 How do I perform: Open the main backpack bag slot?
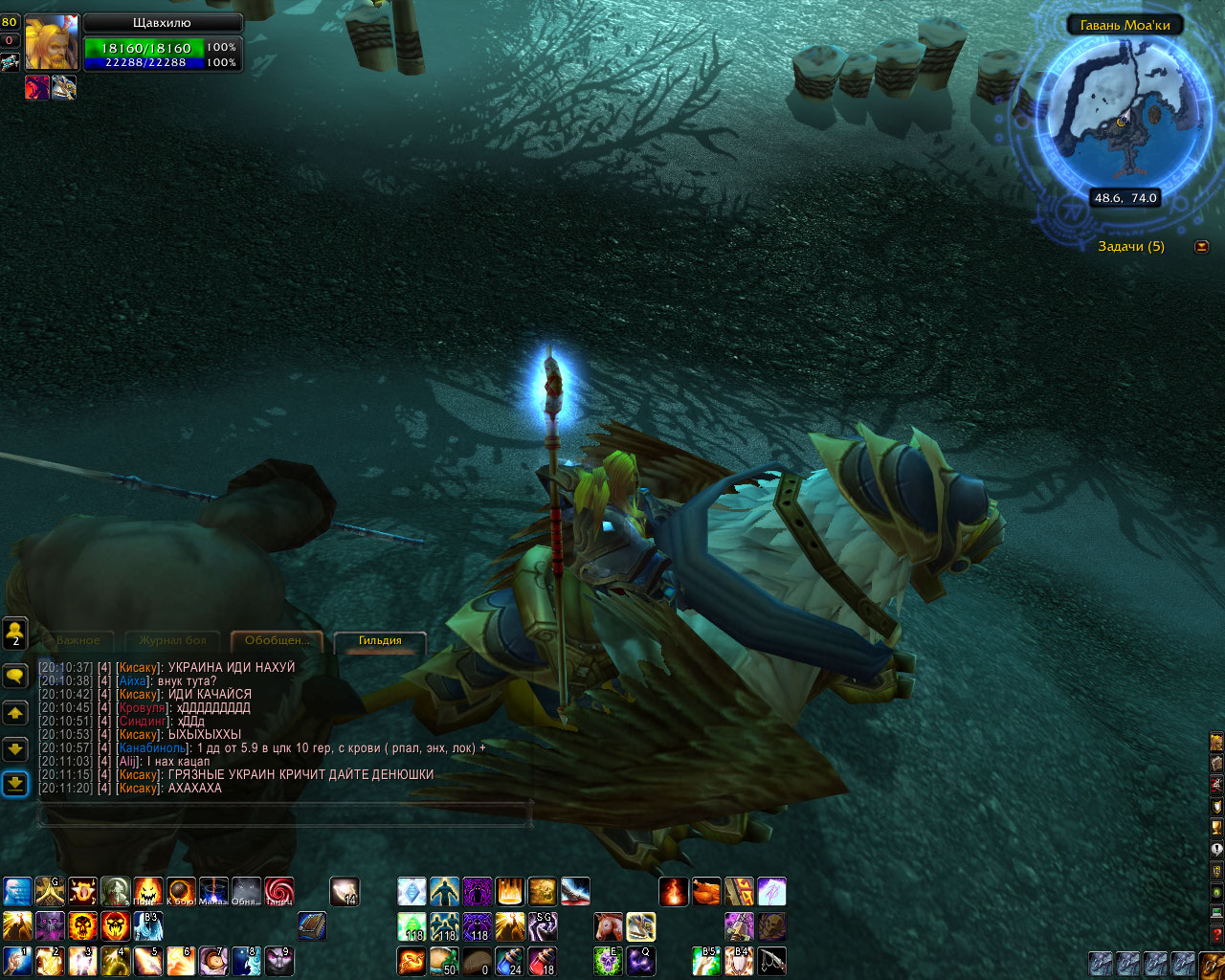pos(1212,963)
